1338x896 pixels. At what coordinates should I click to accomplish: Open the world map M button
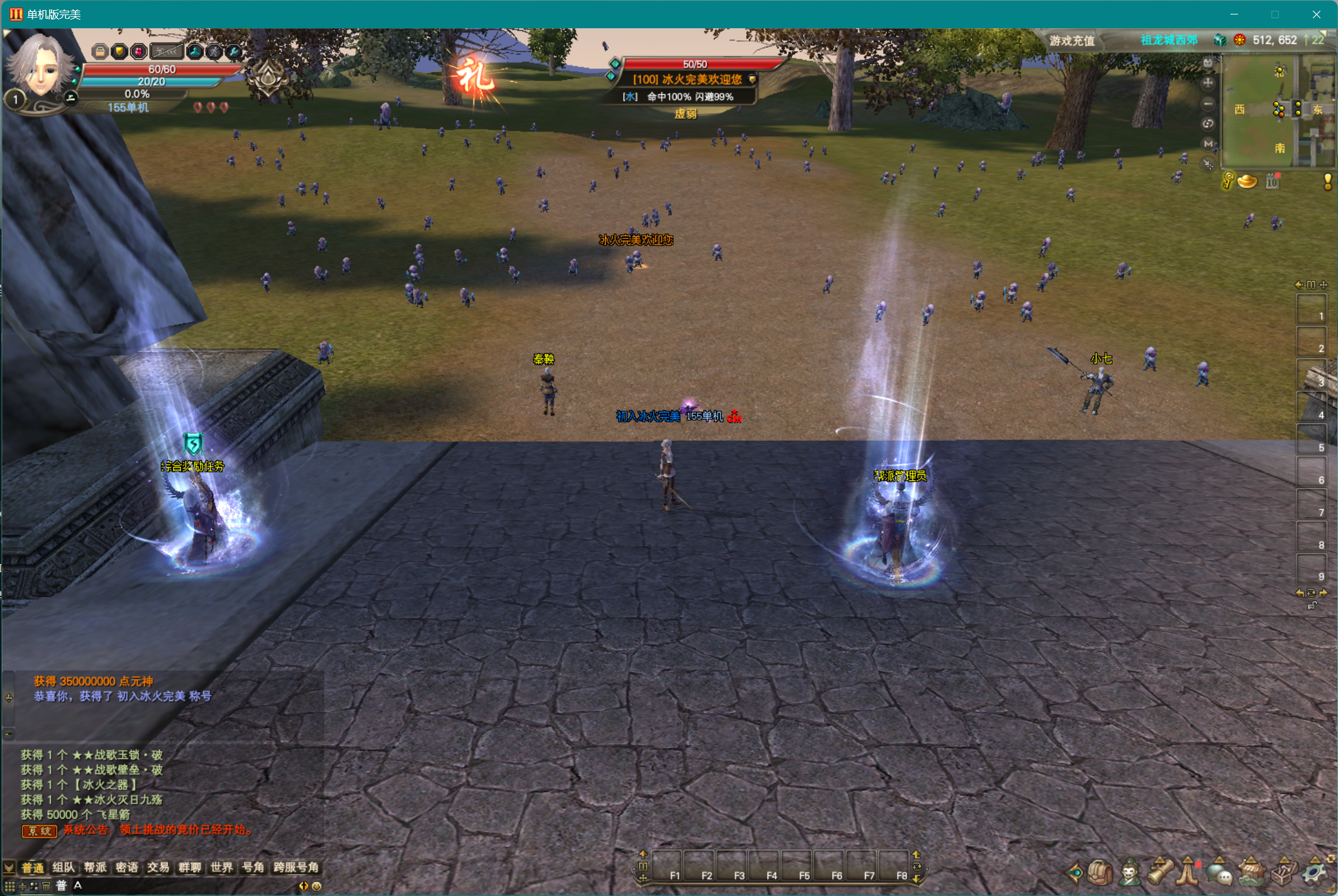click(x=1208, y=144)
